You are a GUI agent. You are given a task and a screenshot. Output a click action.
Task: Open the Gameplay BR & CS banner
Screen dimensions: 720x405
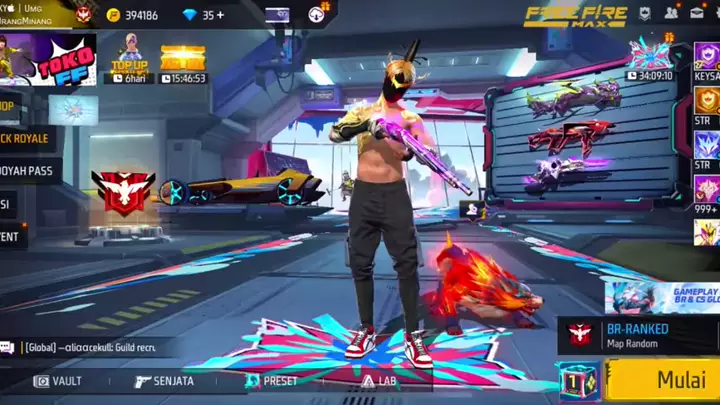660,296
